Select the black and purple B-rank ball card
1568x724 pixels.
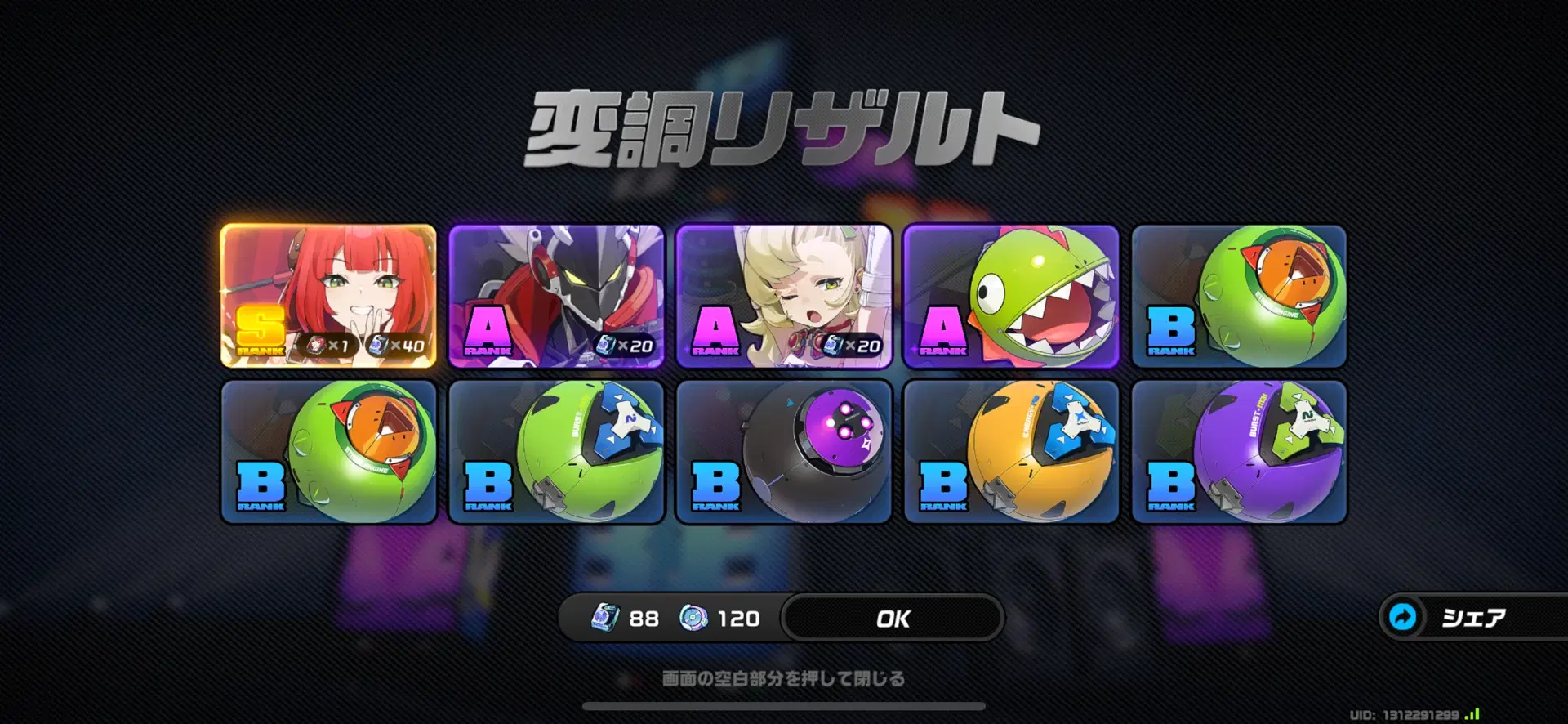pos(782,449)
